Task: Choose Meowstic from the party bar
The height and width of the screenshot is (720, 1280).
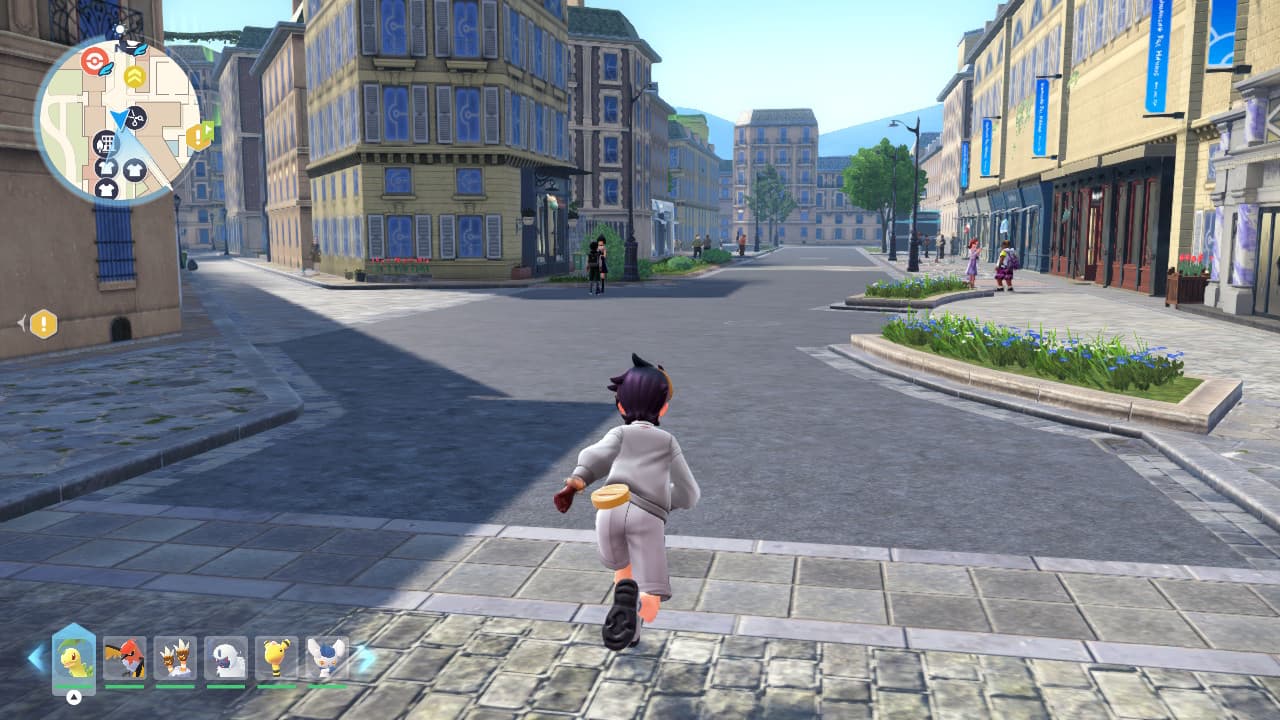Action: (x=326, y=657)
